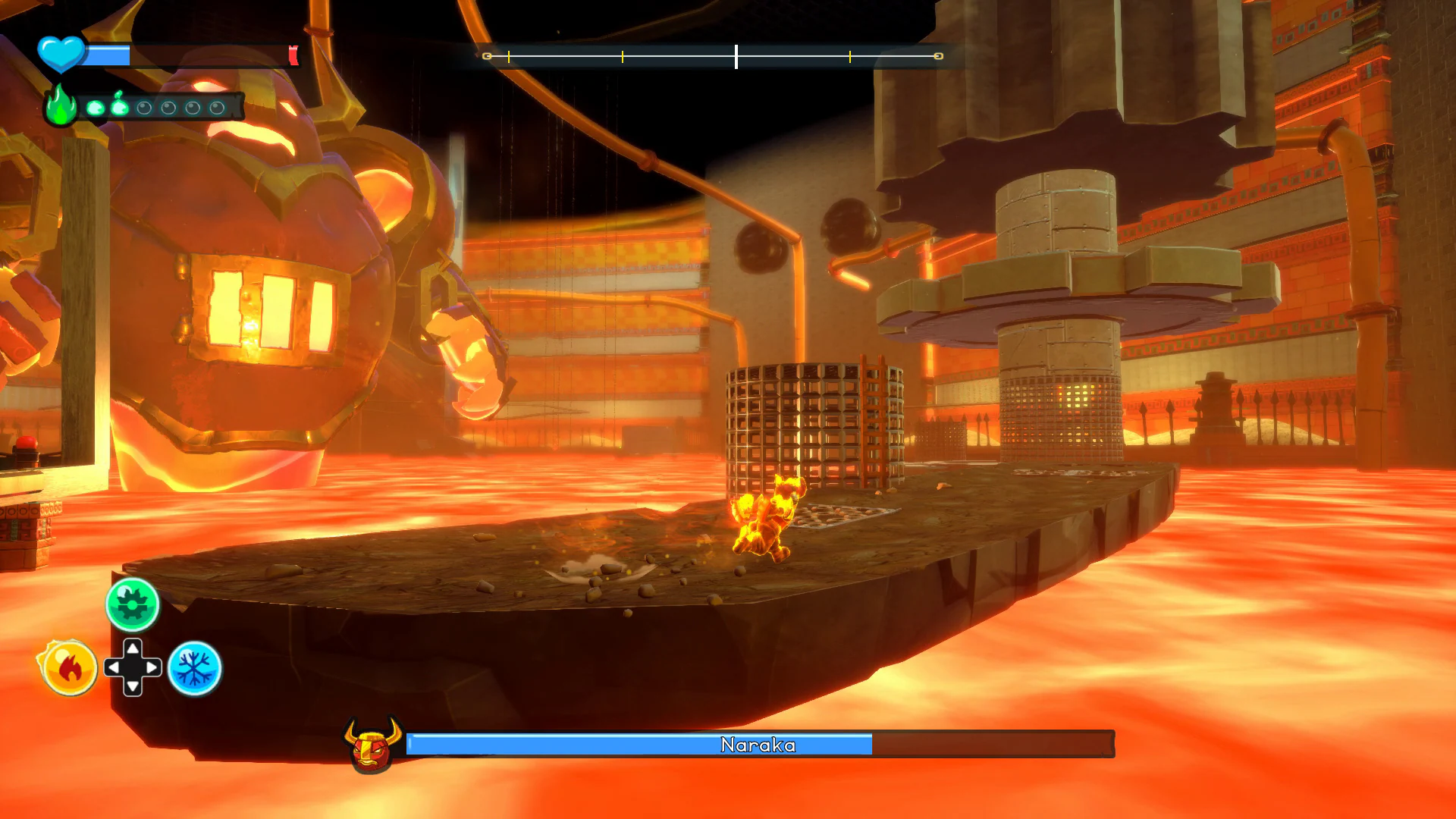Image resolution: width=1456 pixels, height=819 pixels.
Task: Click the white center marker on the top progress track
Action: 736,55
